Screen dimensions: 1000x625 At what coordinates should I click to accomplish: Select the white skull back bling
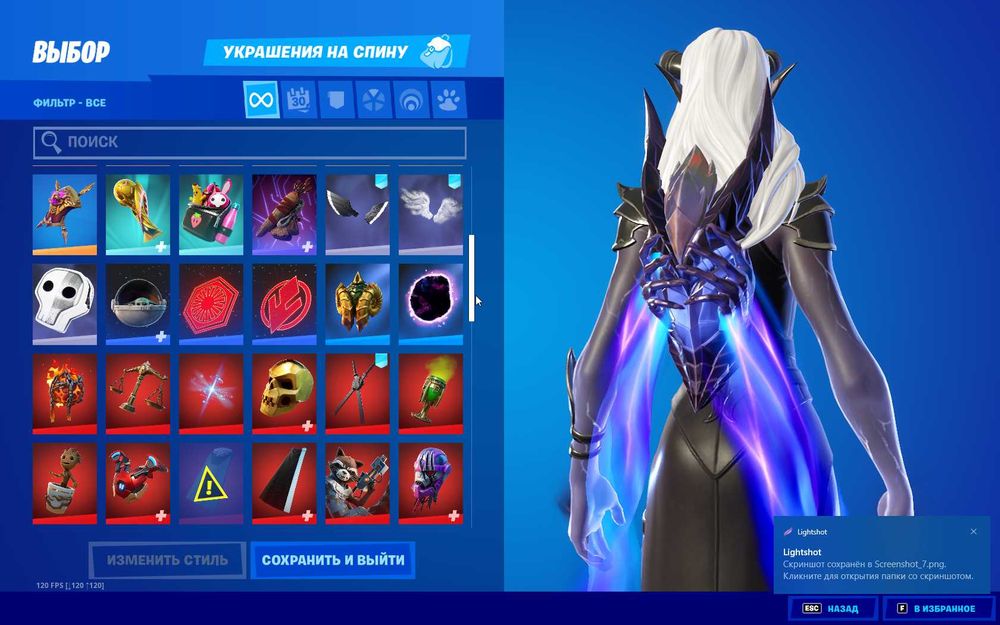pos(65,304)
